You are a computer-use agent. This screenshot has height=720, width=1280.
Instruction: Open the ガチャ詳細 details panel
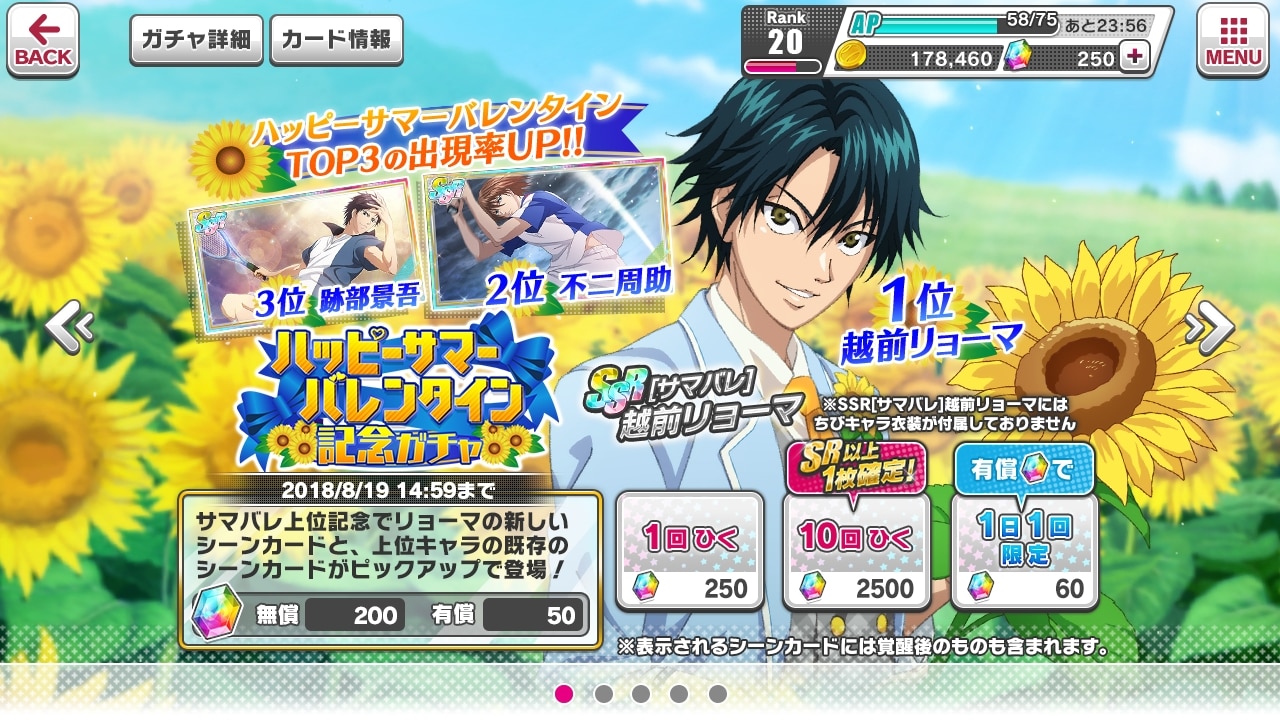pos(196,40)
